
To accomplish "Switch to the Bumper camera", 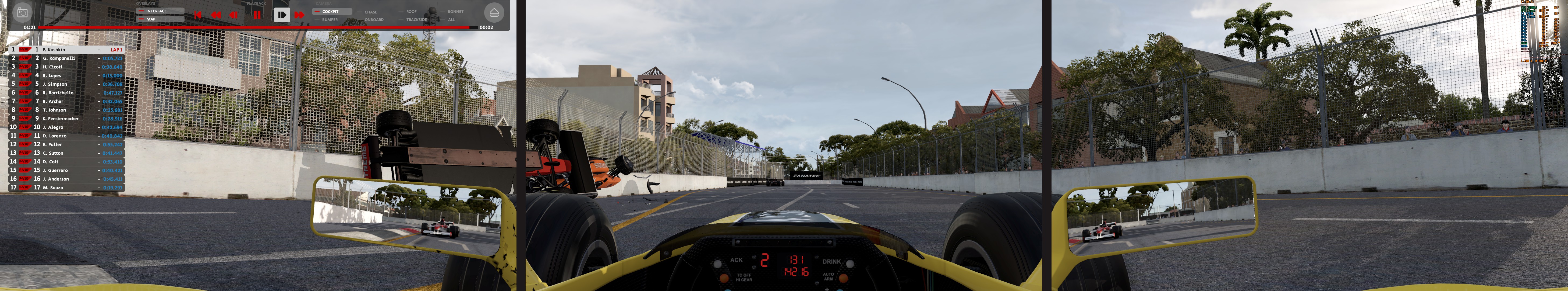I will pyautogui.click(x=330, y=19).
